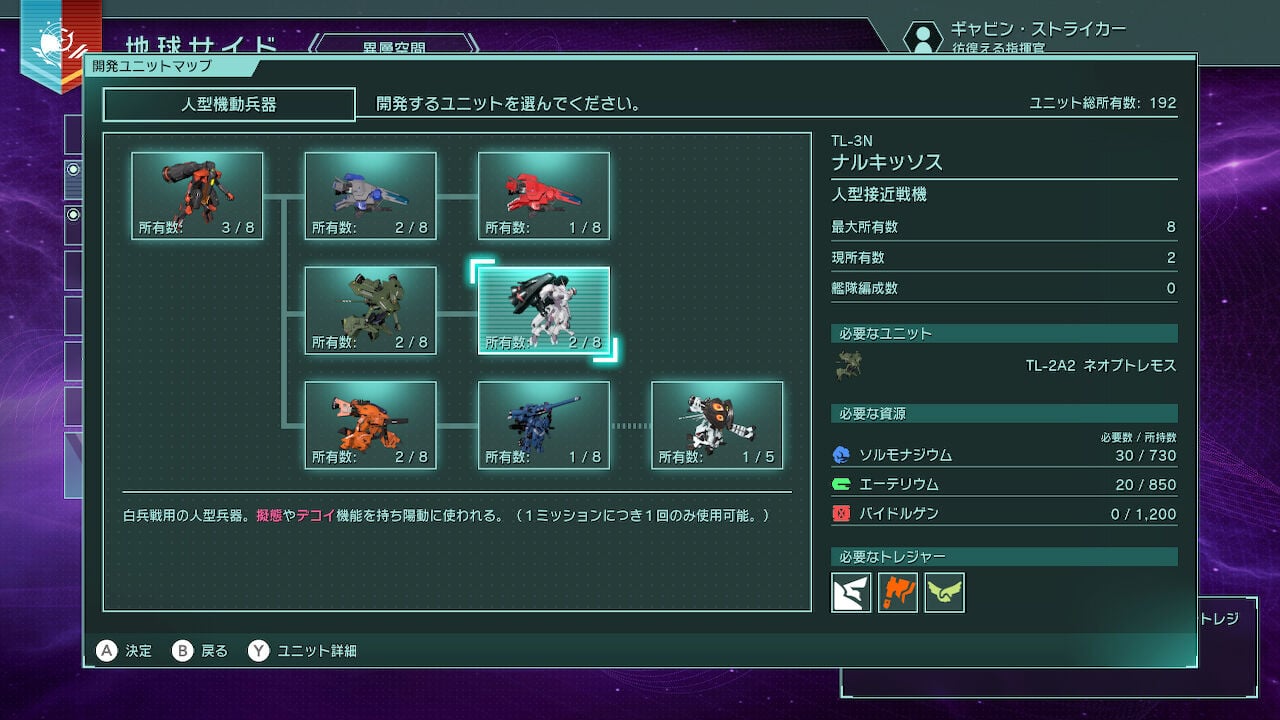This screenshot has width=1280, height=720.
Task: Toggle the lower circular indicator on left sidebar
Action: pos(72,213)
